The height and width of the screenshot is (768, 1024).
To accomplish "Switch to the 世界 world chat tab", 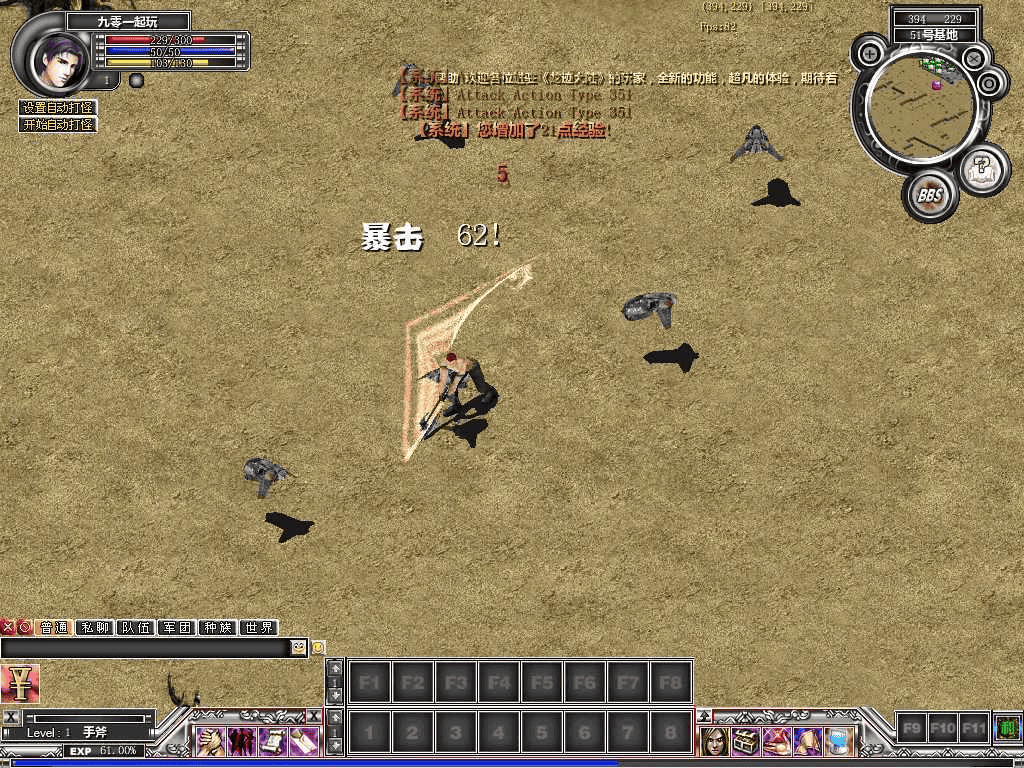I will (259, 628).
